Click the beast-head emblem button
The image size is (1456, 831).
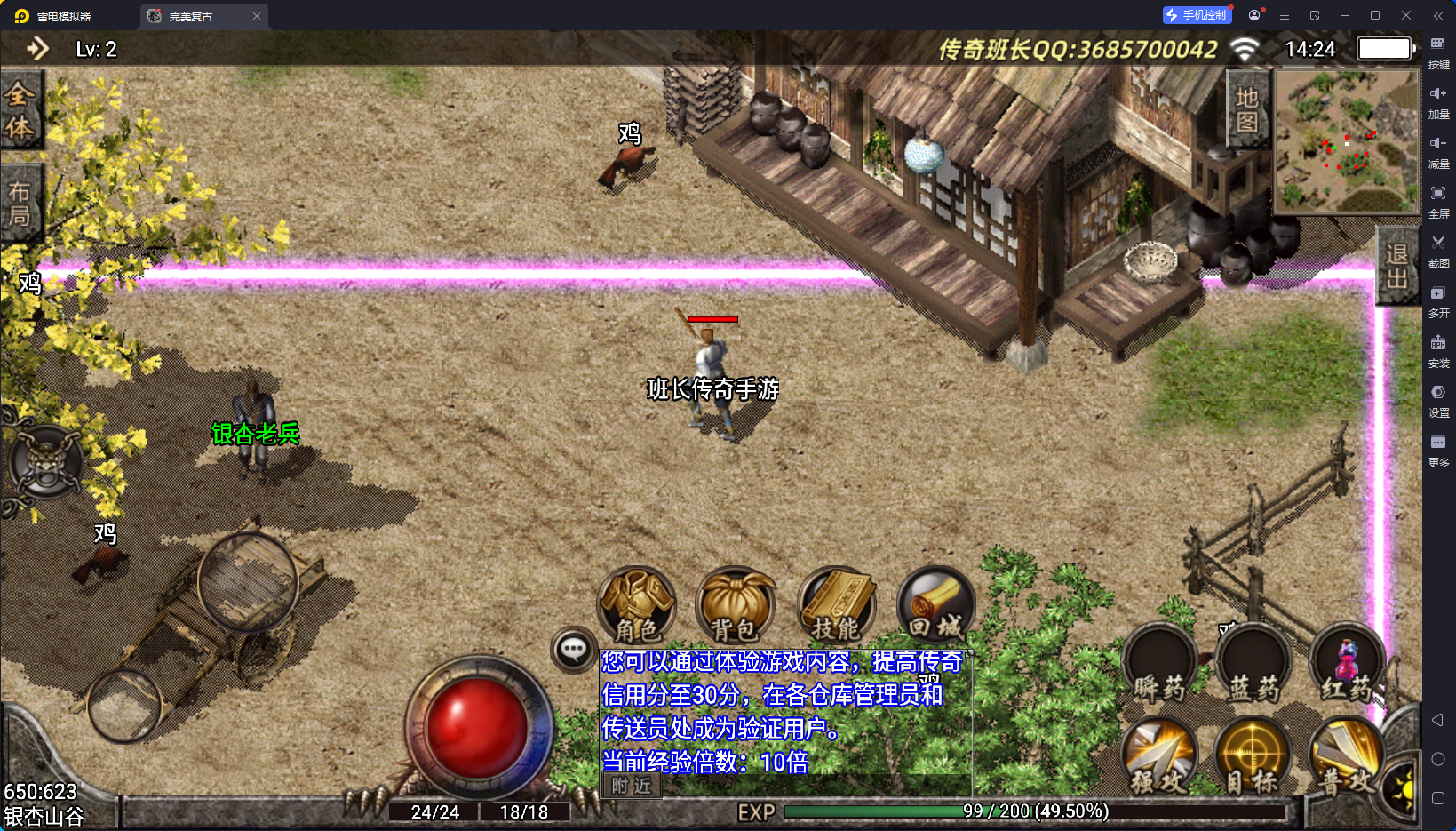(x=45, y=462)
